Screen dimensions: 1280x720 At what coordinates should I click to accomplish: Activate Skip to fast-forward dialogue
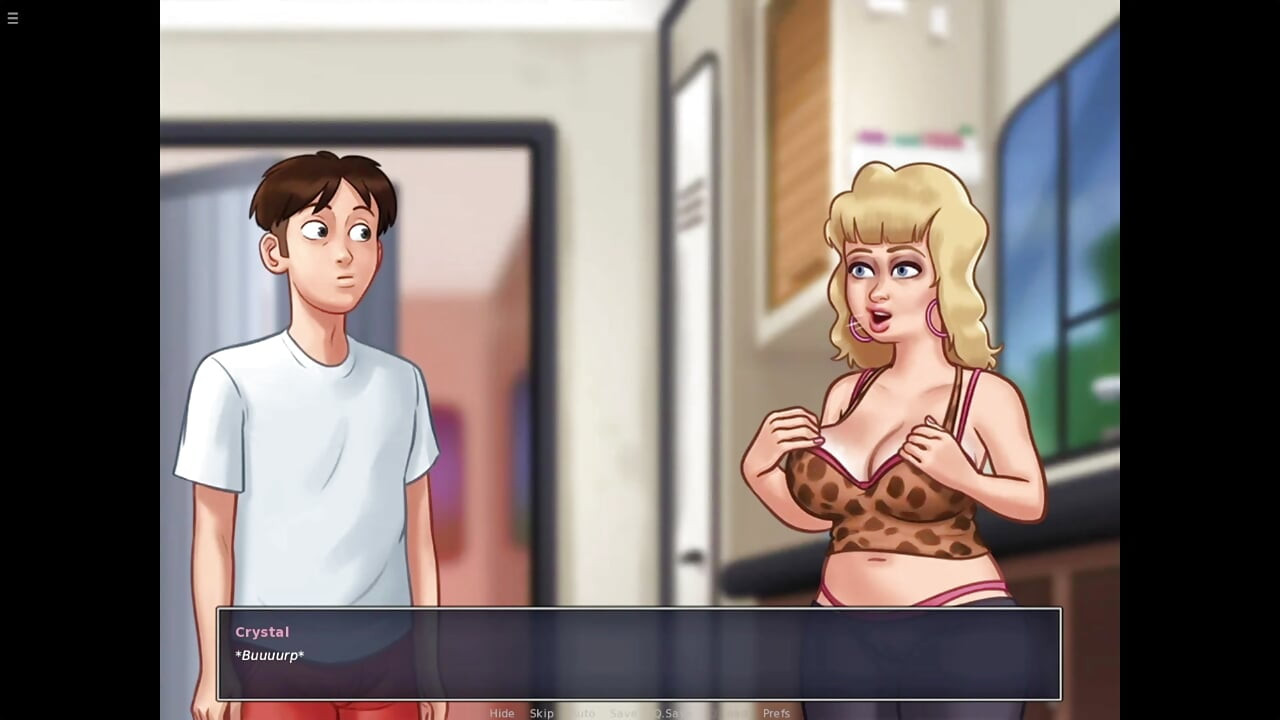[542, 713]
